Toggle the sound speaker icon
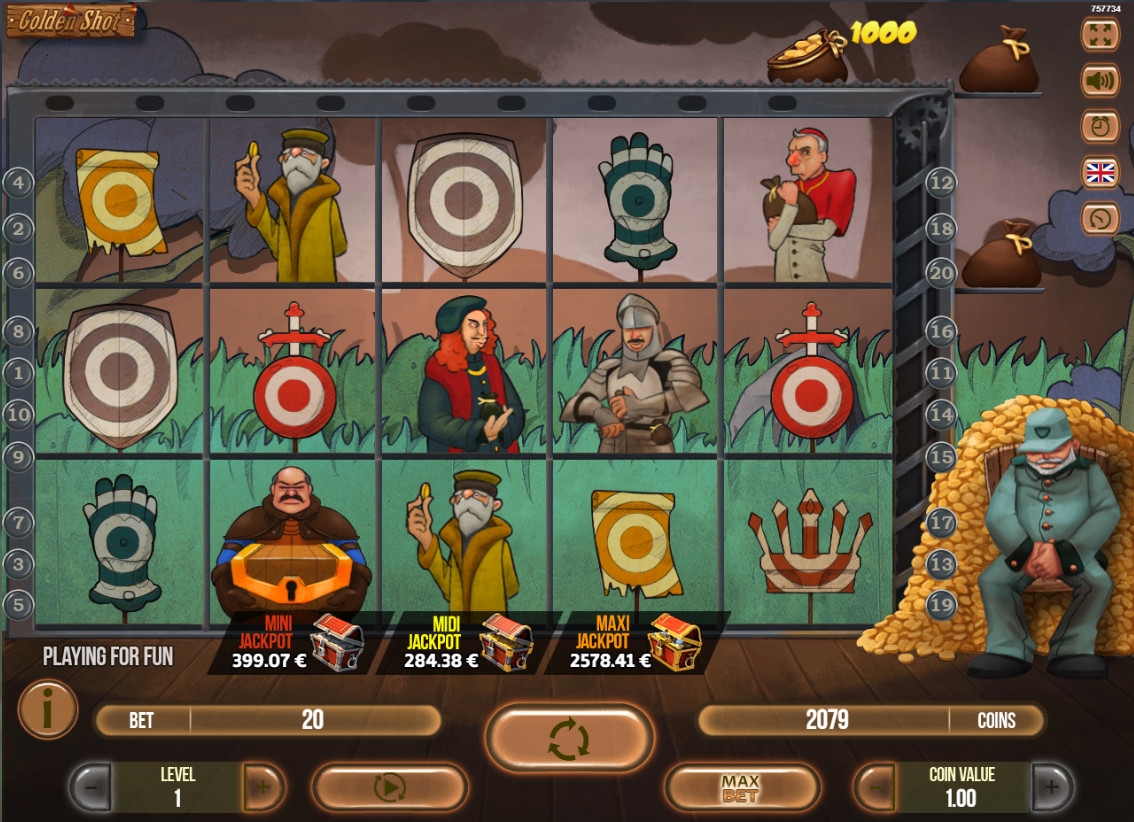The height and width of the screenshot is (822, 1134). coord(1100,80)
